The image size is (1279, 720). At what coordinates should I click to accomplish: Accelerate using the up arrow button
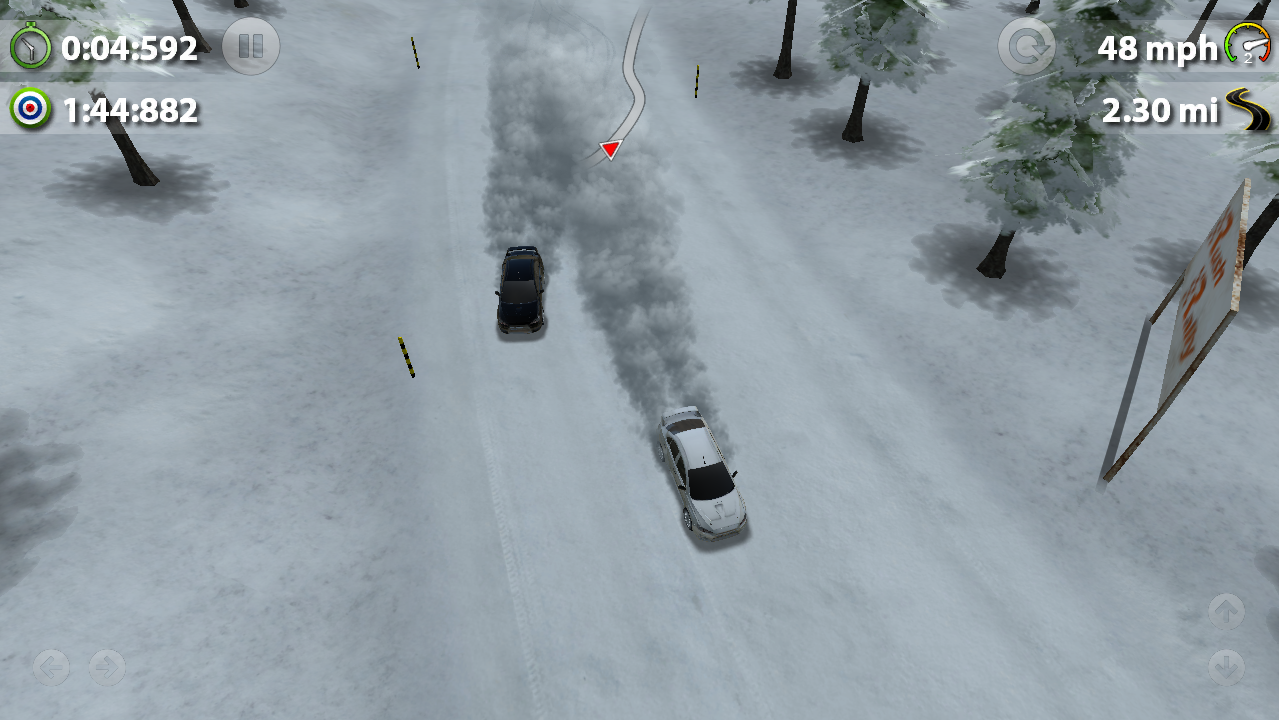coord(1226,610)
